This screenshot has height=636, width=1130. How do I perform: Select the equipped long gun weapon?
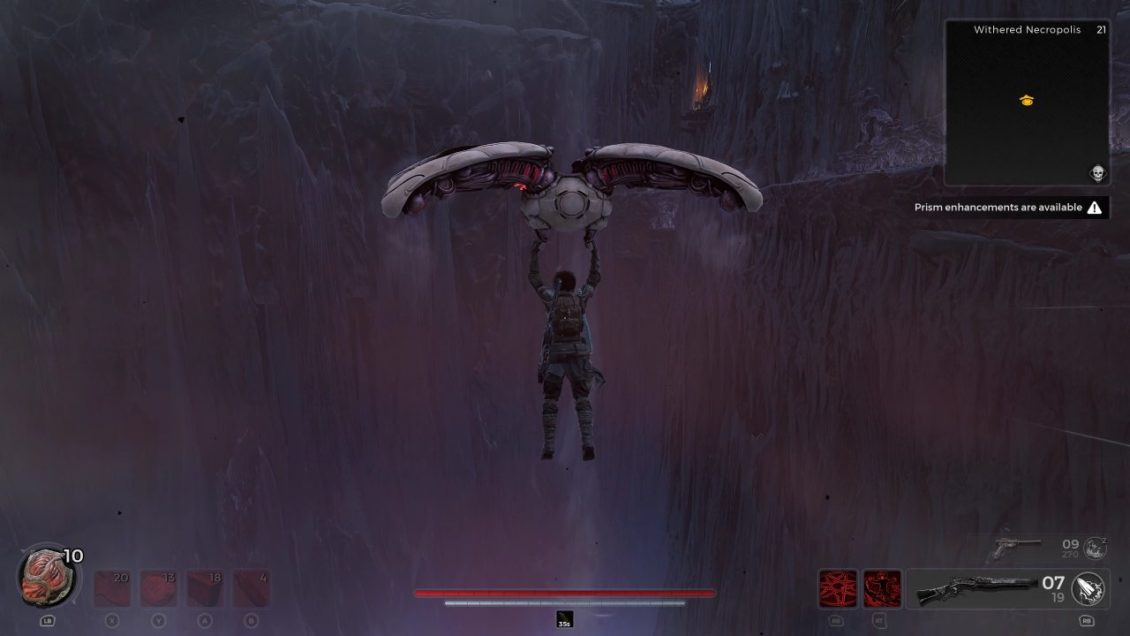[976, 589]
